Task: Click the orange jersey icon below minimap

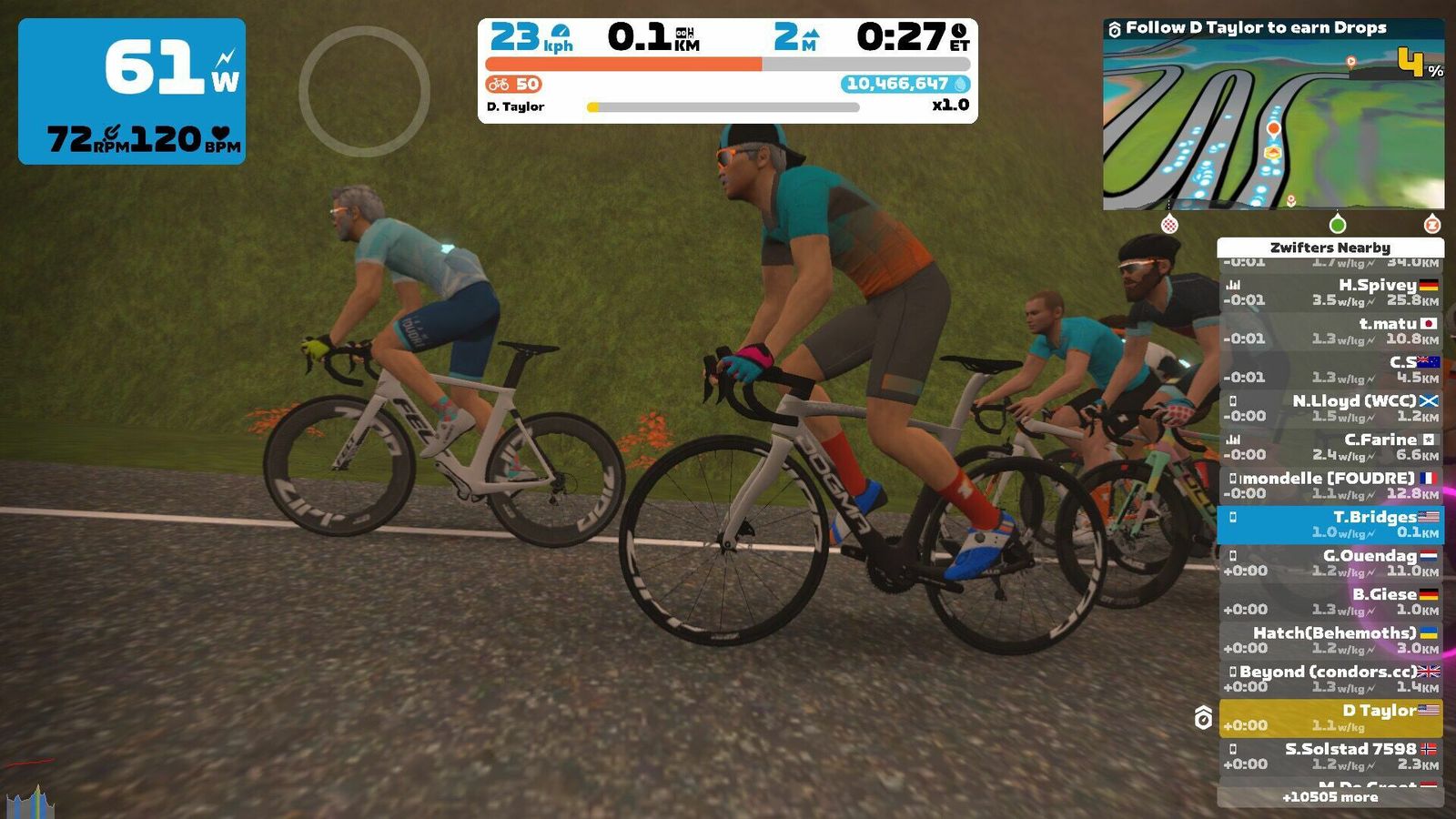Action: pyautogui.click(x=1431, y=224)
